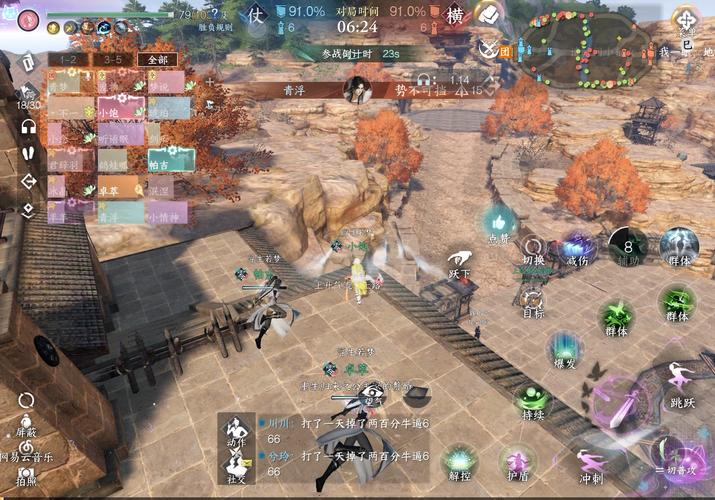The width and height of the screenshot is (715, 500).
Task: Select the 3-5 squad tab
Action: [x=112, y=60]
